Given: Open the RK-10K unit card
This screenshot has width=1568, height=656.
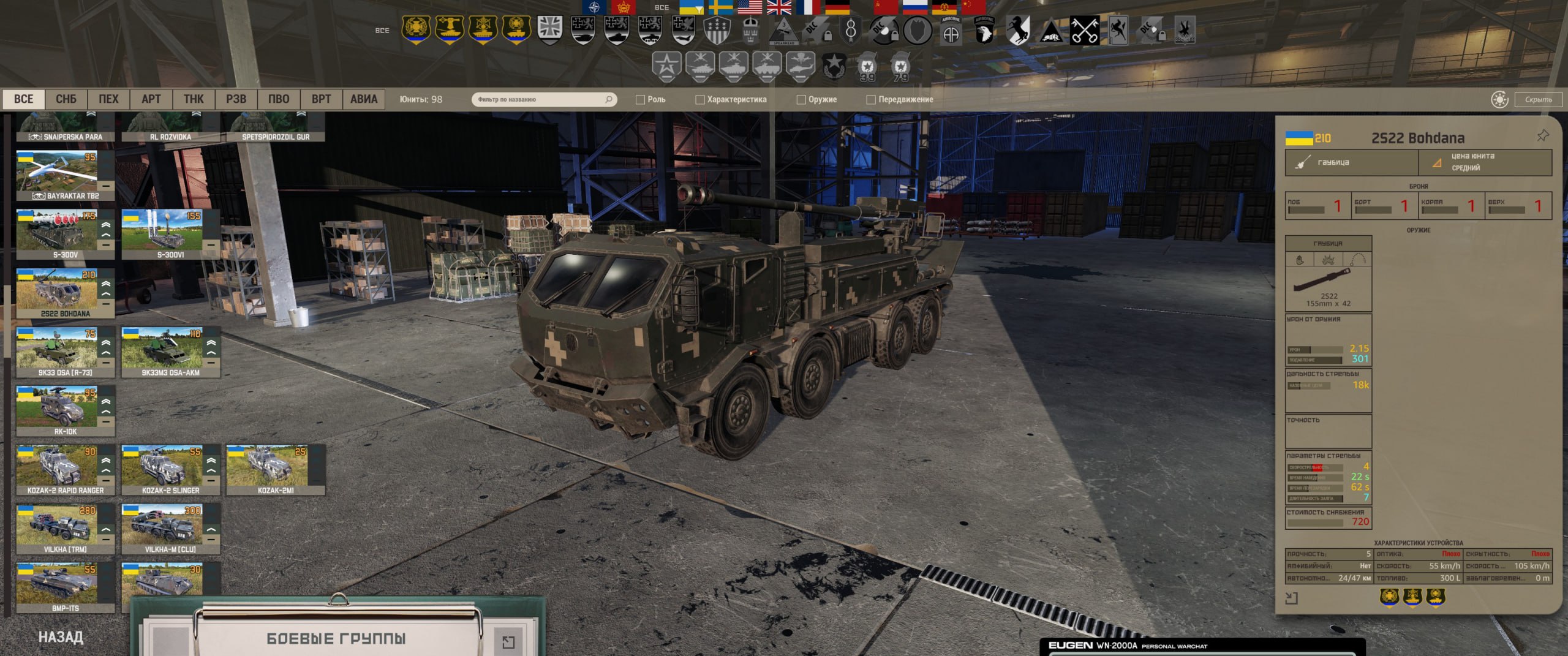Looking at the screenshot, I should 65,411.
